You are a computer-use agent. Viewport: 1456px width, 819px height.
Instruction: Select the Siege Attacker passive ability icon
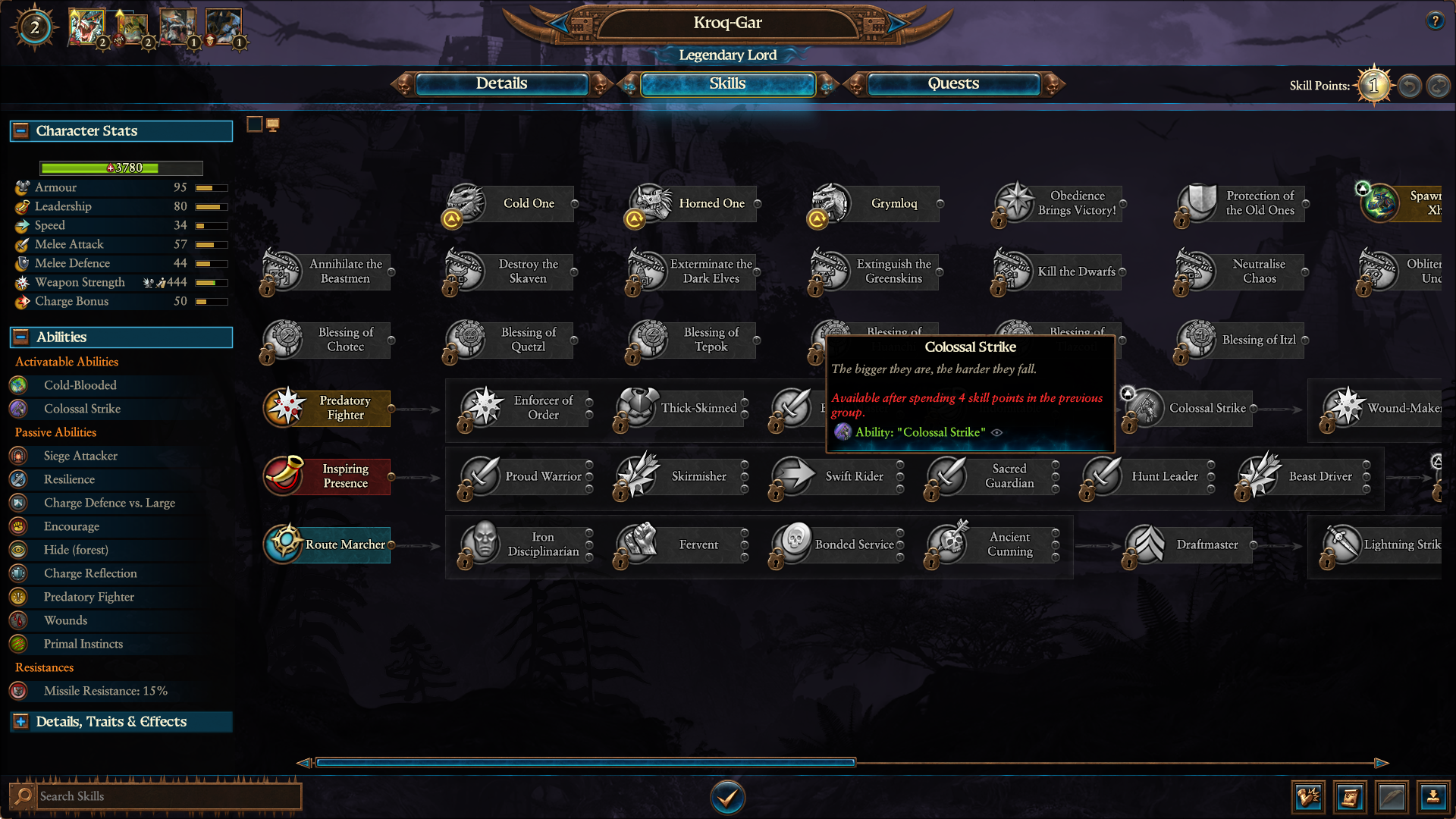(x=17, y=456)
